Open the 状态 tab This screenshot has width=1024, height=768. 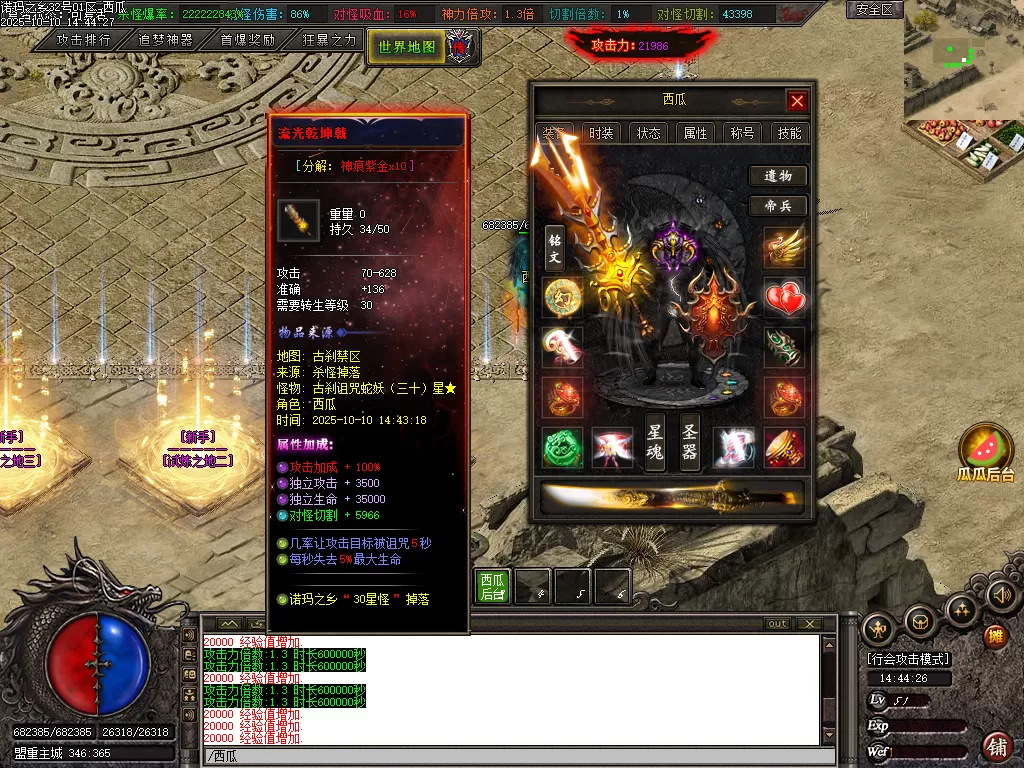(648, 133)
